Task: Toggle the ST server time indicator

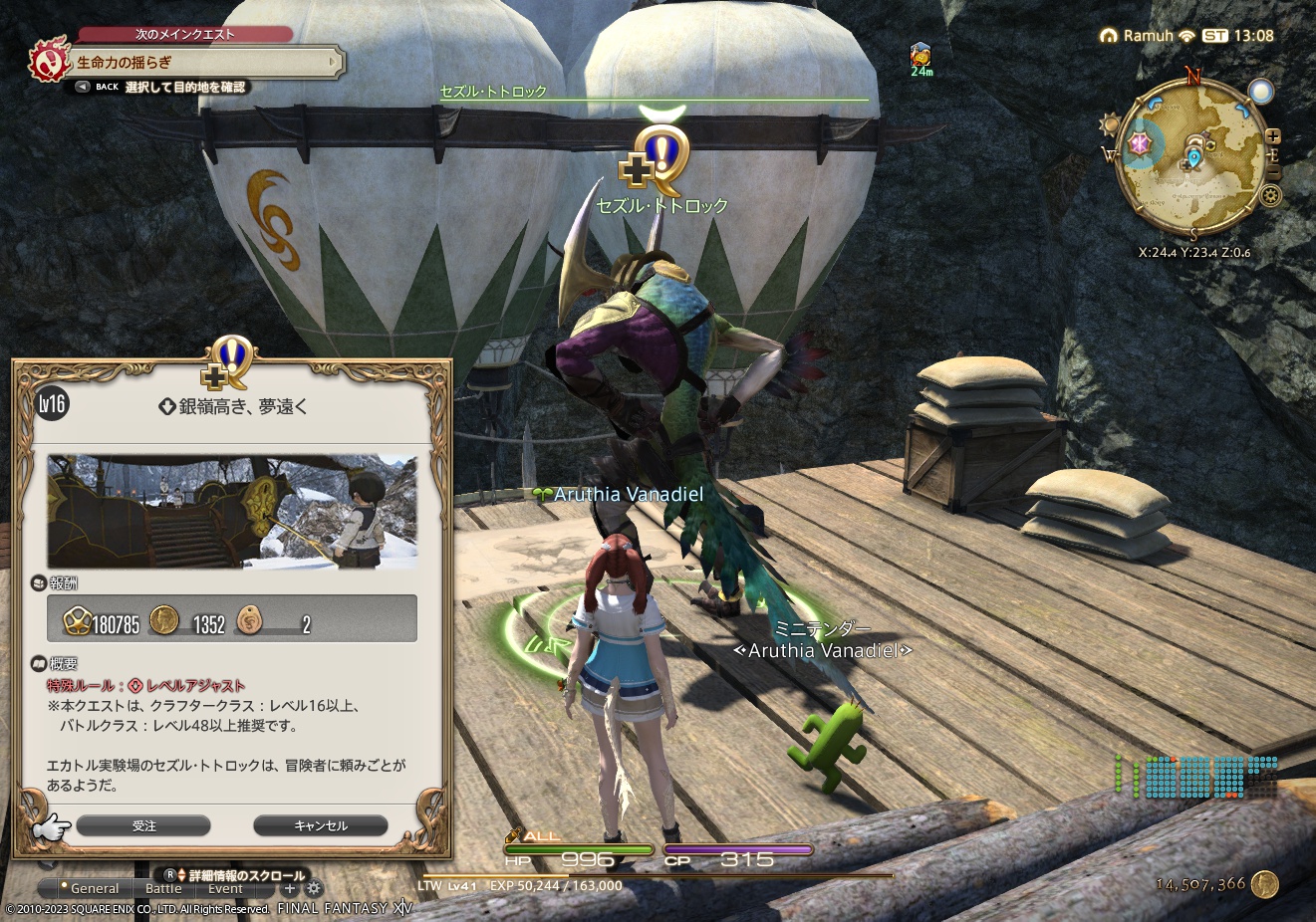Action: coord(1213,35)
